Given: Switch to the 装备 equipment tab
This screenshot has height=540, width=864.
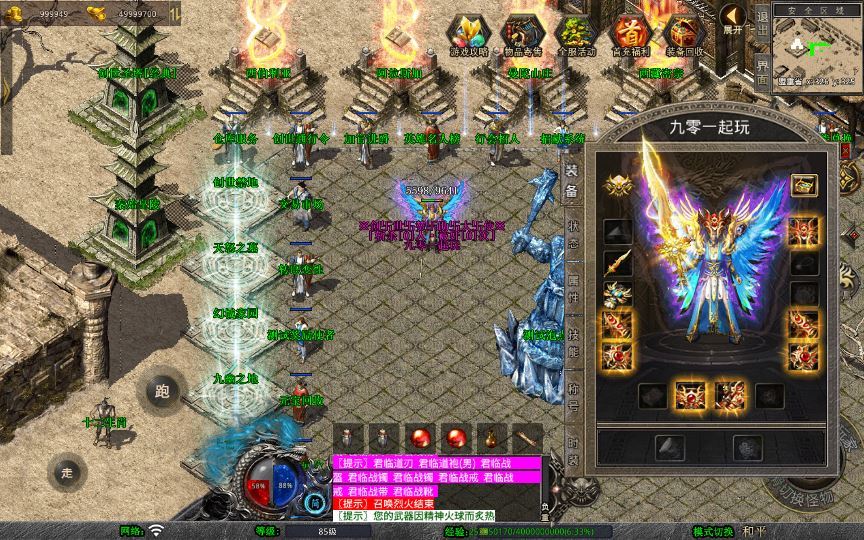Looking at the screenshot, I should click(x=572, y=180).
